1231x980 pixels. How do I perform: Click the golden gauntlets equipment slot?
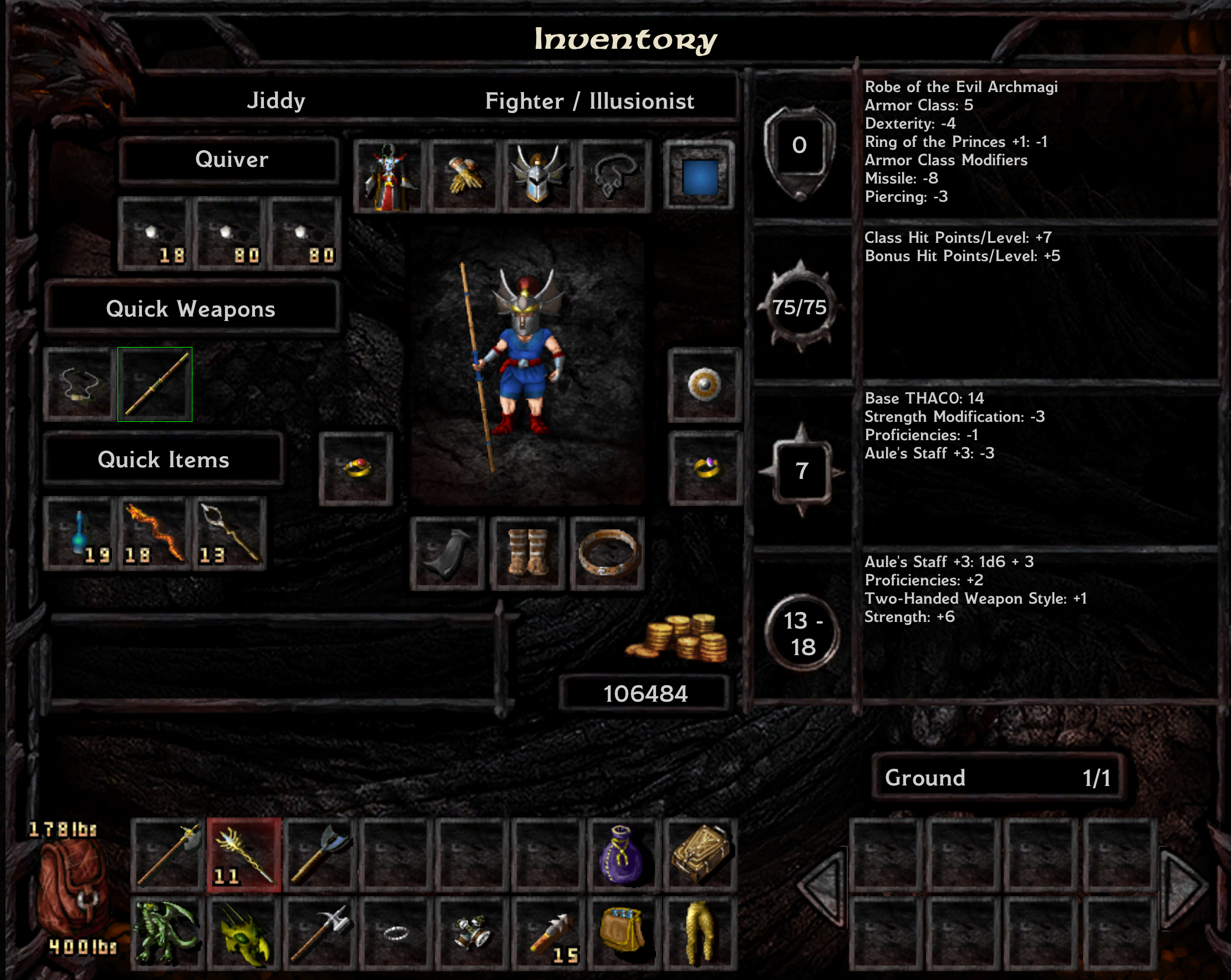pyautogui.click(x=464, y=176)
